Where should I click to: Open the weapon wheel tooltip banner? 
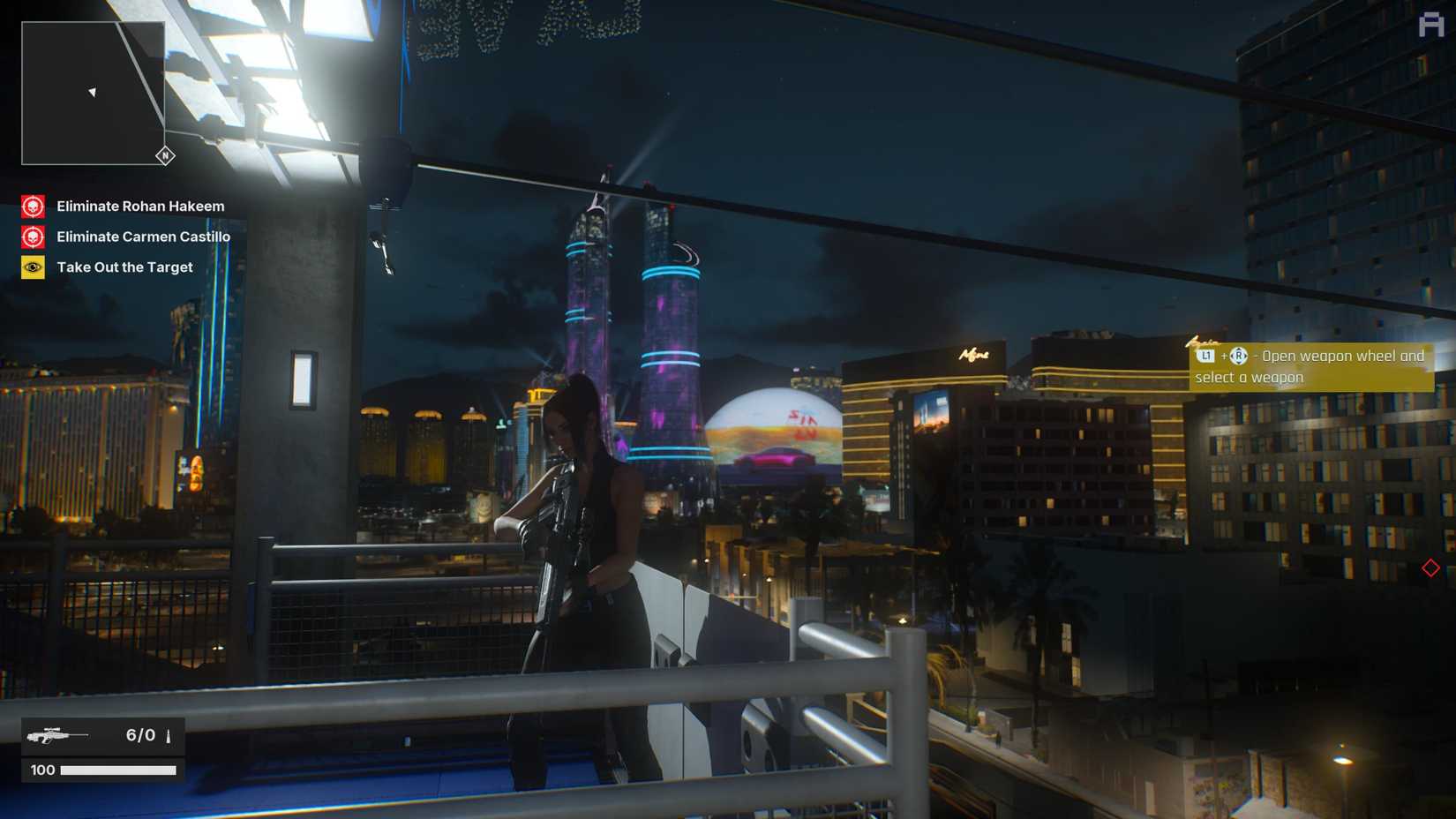click(1309, 365)
